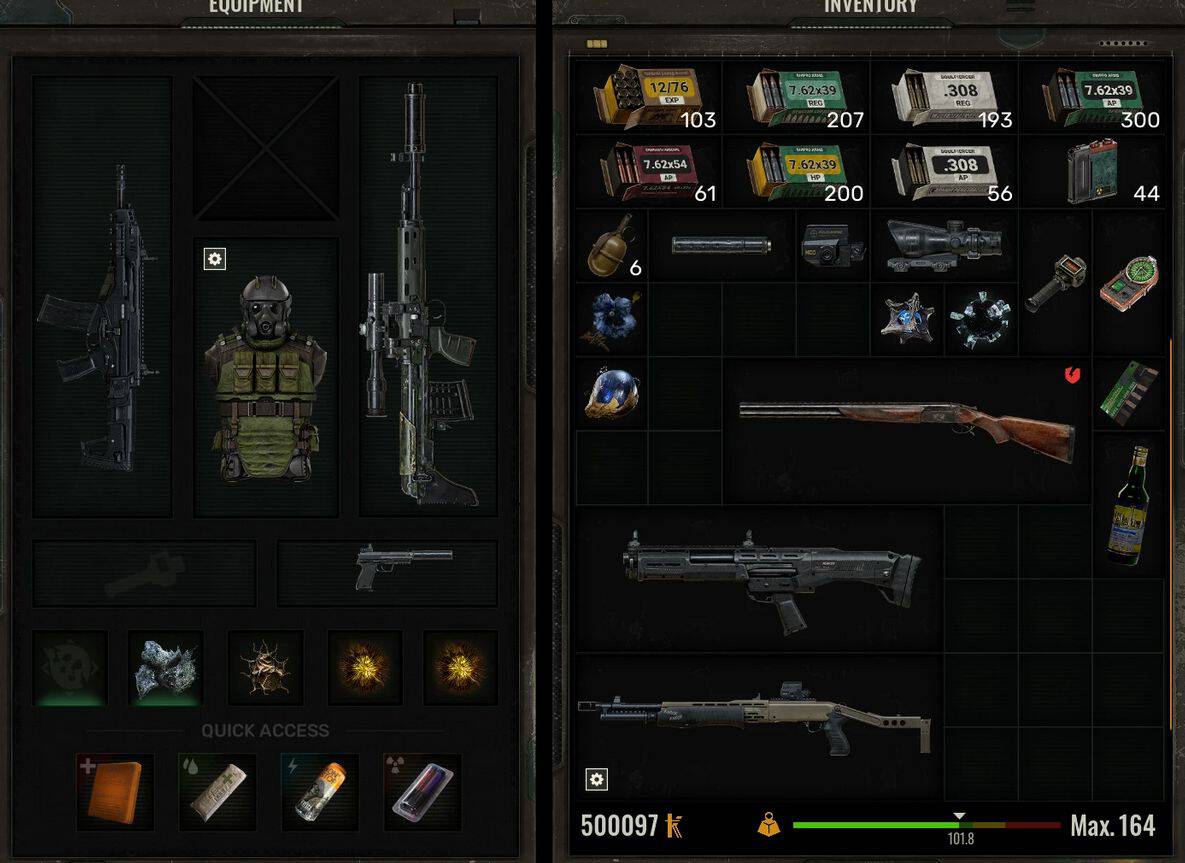
Task: Click the equipped black assault rifle slot
Action: (x=100, y=300)
